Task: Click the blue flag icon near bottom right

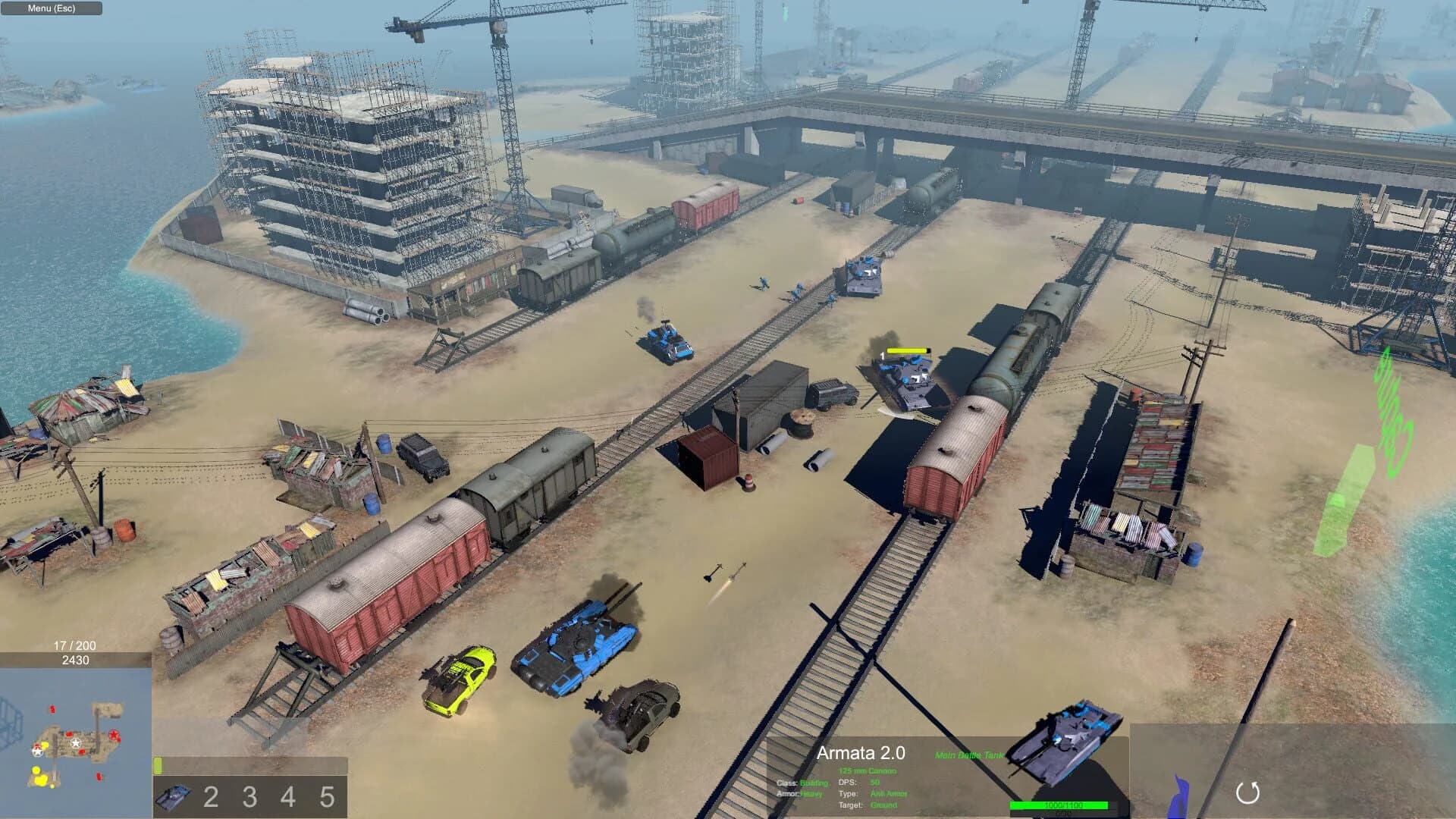Action: tap(1181, 796)
